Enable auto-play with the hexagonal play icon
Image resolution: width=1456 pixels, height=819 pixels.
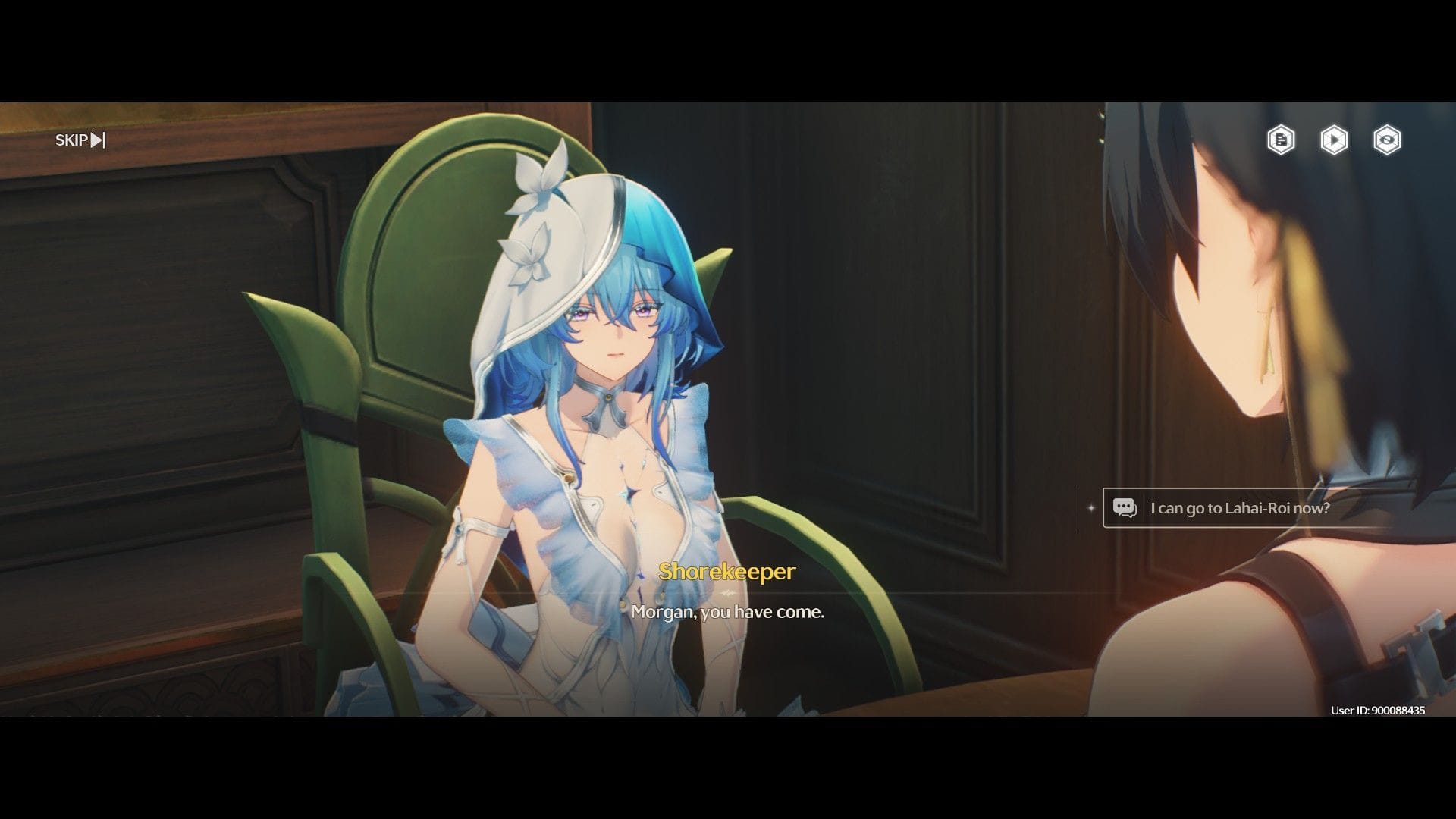(x=1333, y=140)
